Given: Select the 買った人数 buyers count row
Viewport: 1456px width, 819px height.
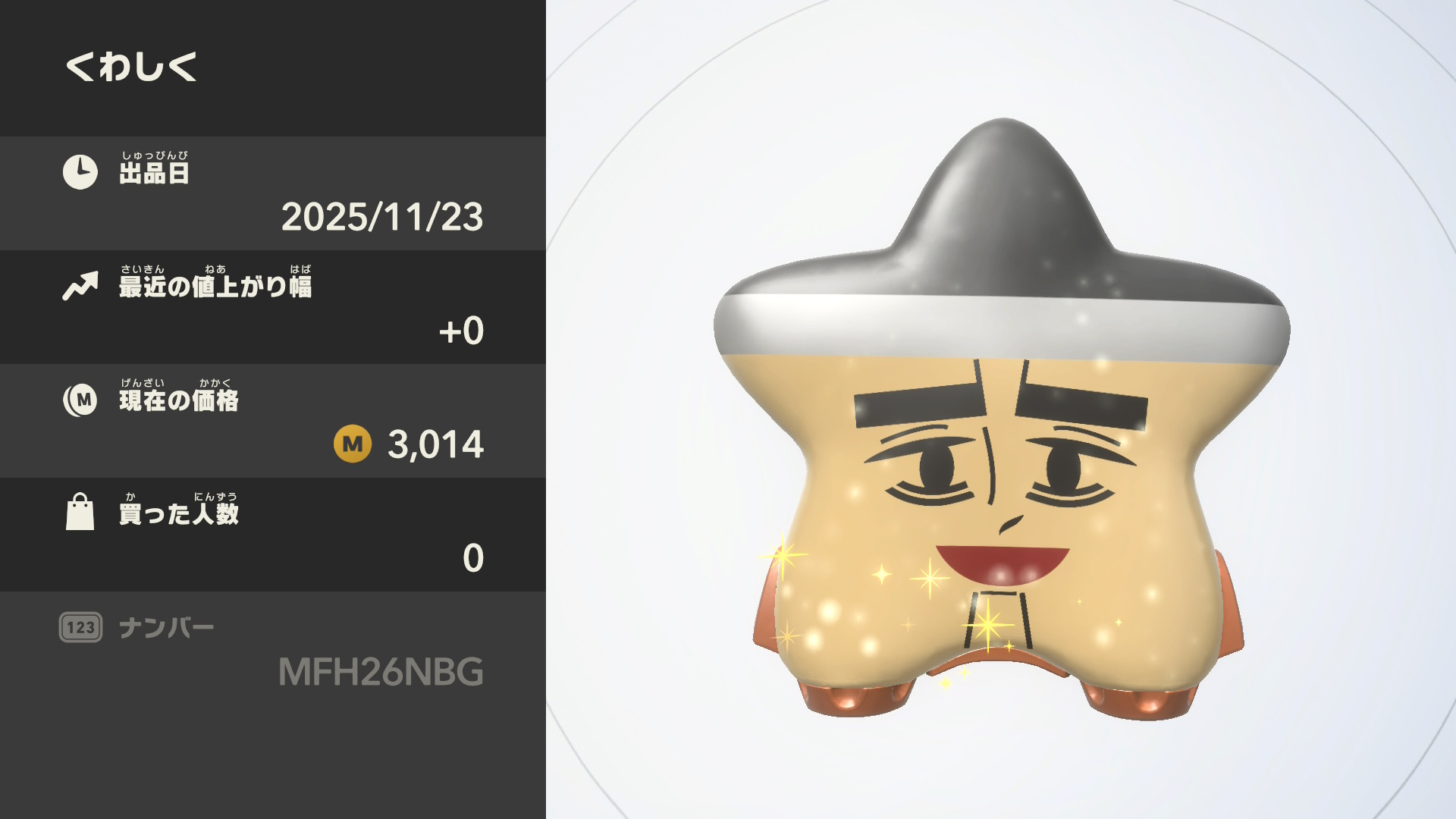Looking at the screenshot, I should tap(273, 535).
